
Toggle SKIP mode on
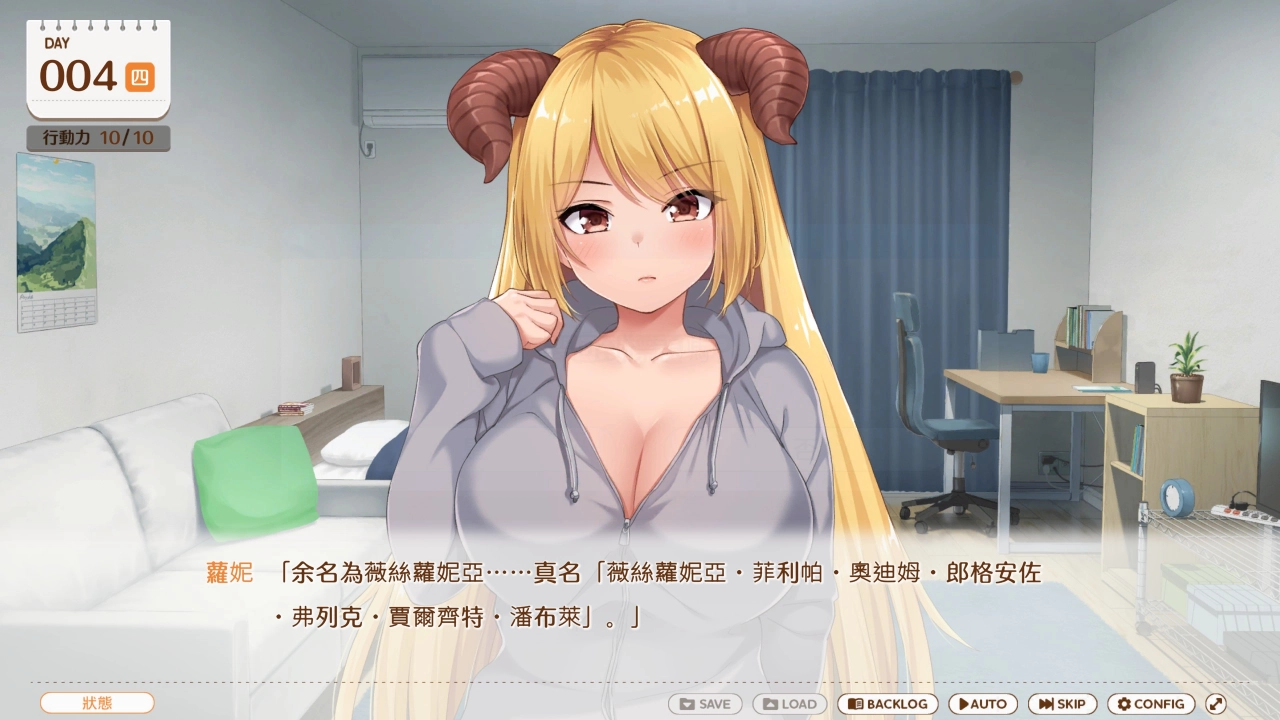(1062, 703)
